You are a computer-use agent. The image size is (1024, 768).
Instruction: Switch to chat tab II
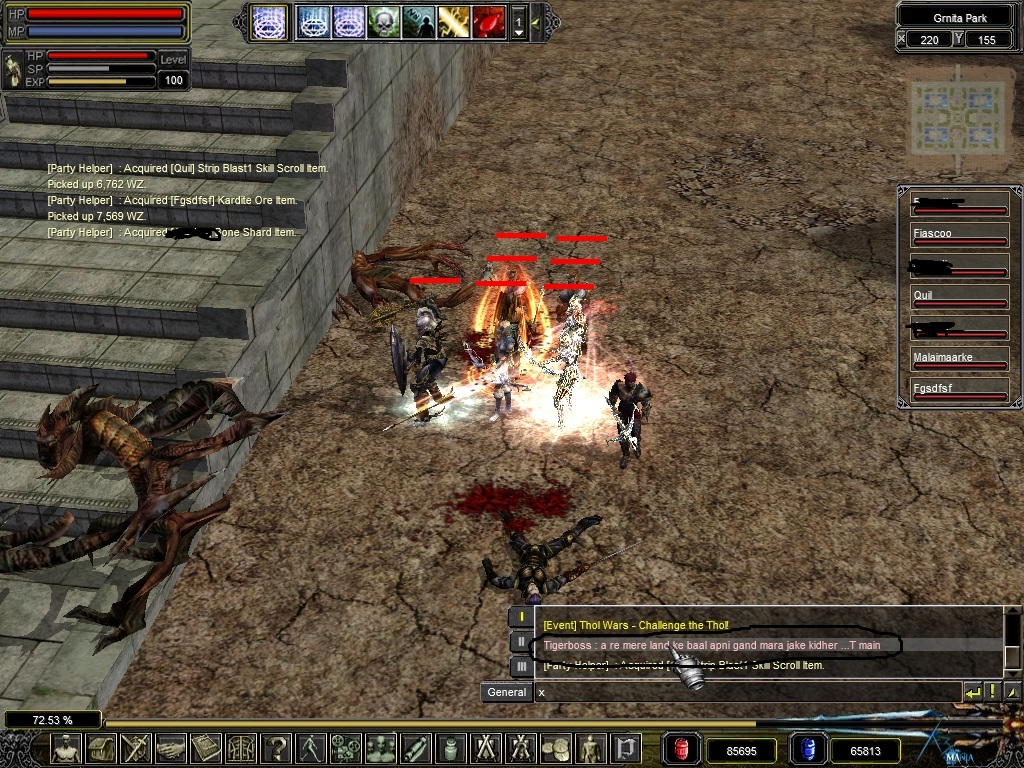click(x=520, y=642)
